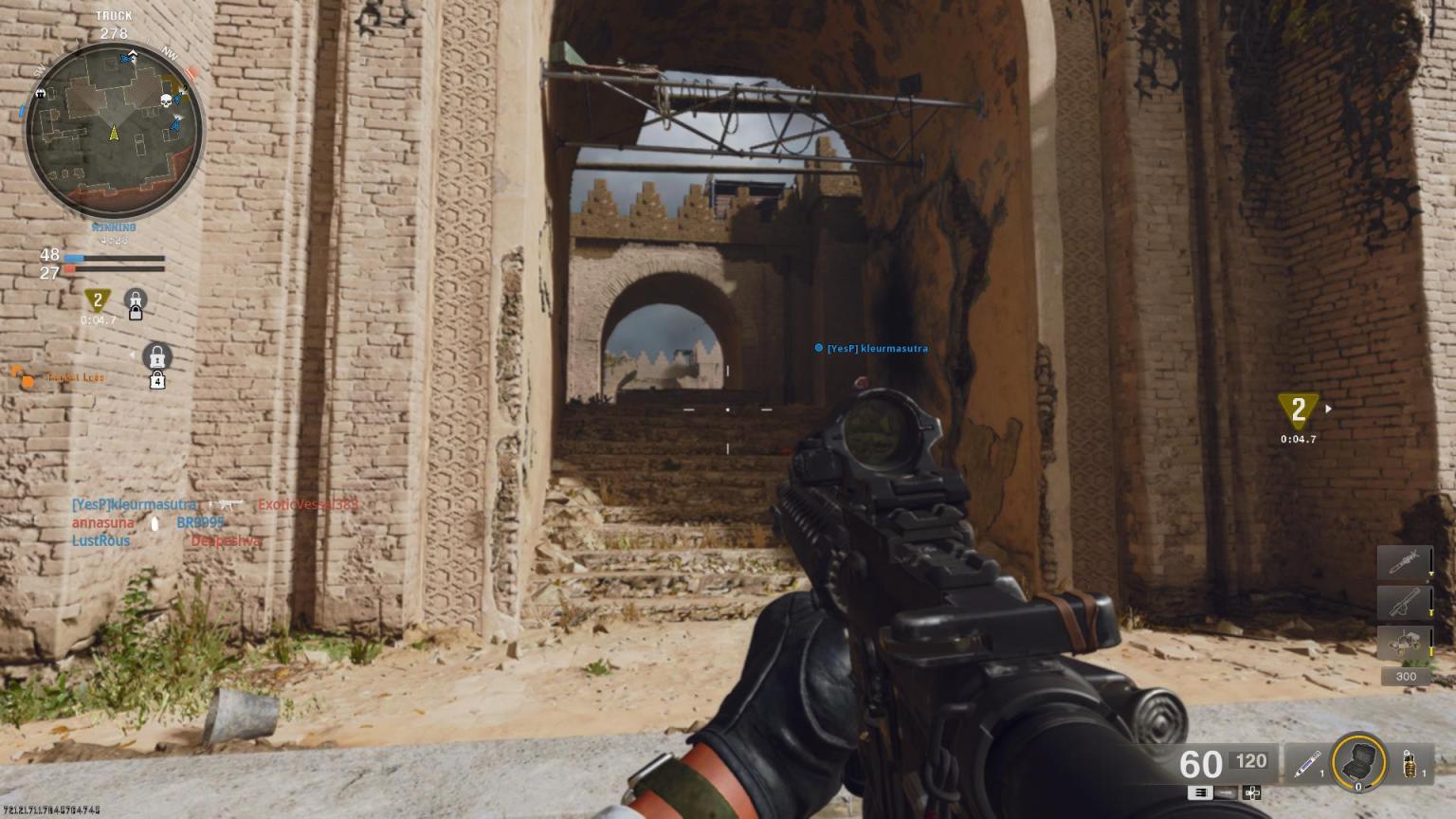
Task: Select the launcher killstreak icon
Action: (1402, 602)
